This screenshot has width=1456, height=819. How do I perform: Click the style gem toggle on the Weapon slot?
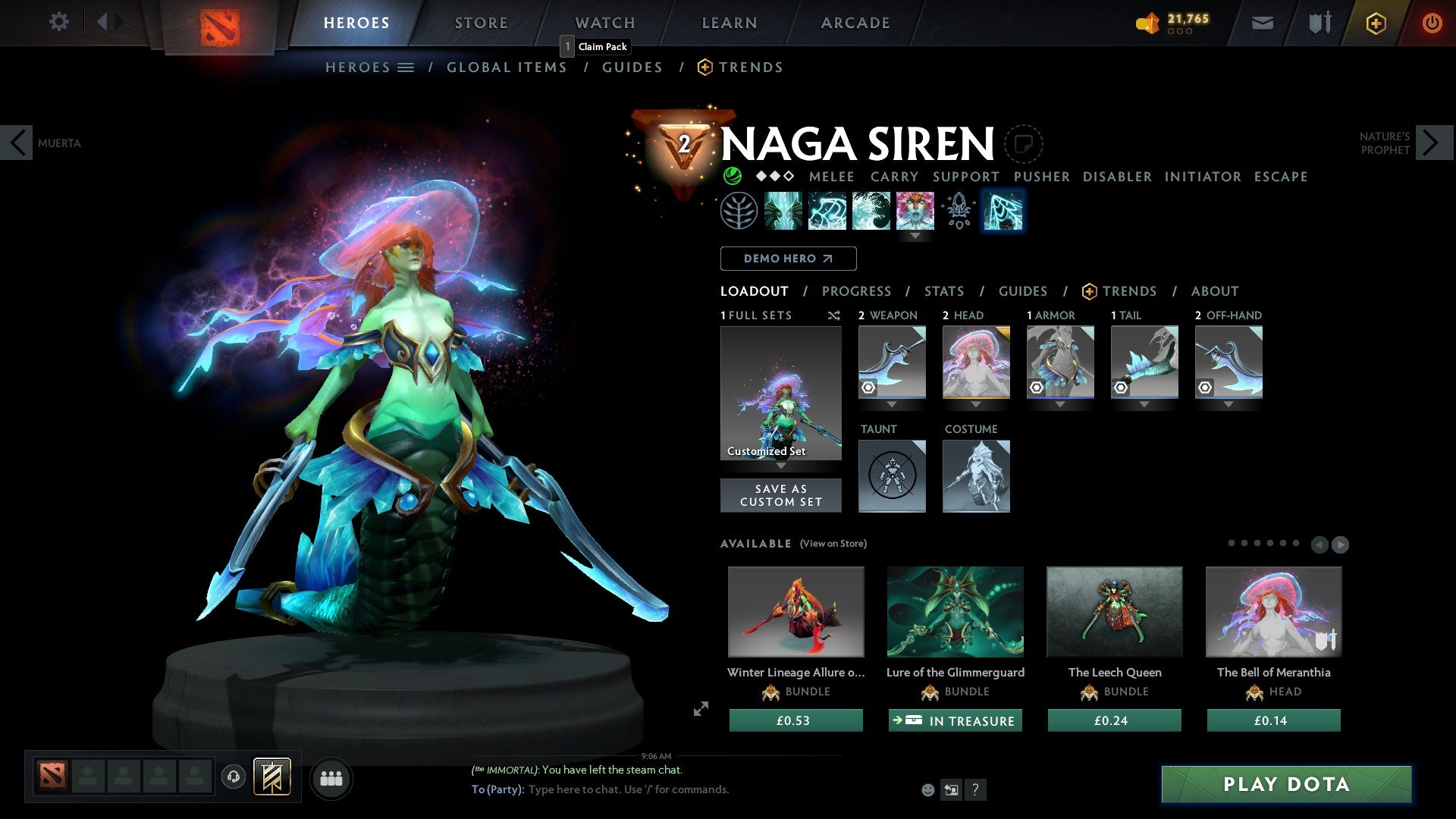tap(868, 387)
